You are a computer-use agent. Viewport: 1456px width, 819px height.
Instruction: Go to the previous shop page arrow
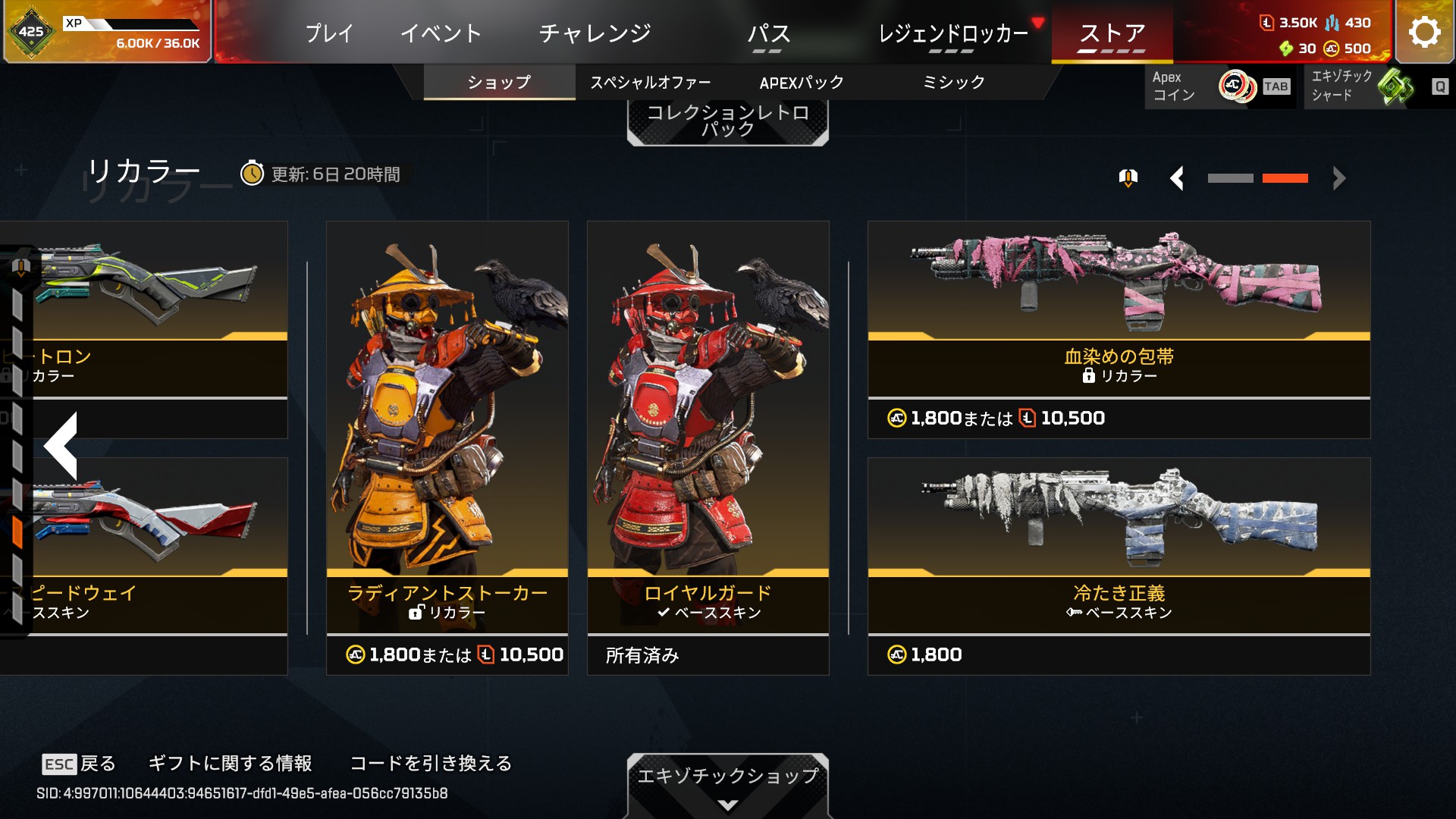(1177, 179)
